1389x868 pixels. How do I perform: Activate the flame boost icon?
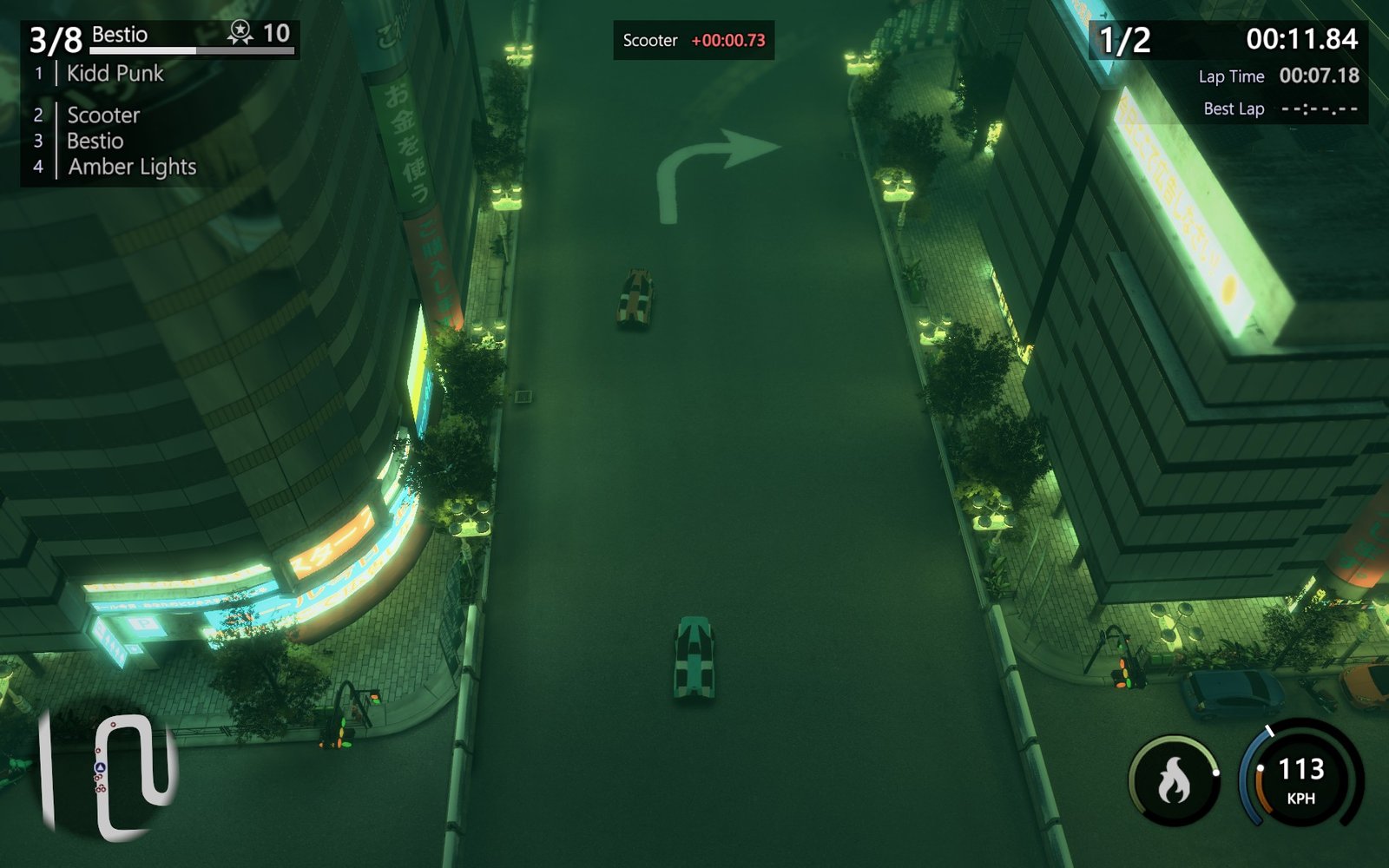1174,780
